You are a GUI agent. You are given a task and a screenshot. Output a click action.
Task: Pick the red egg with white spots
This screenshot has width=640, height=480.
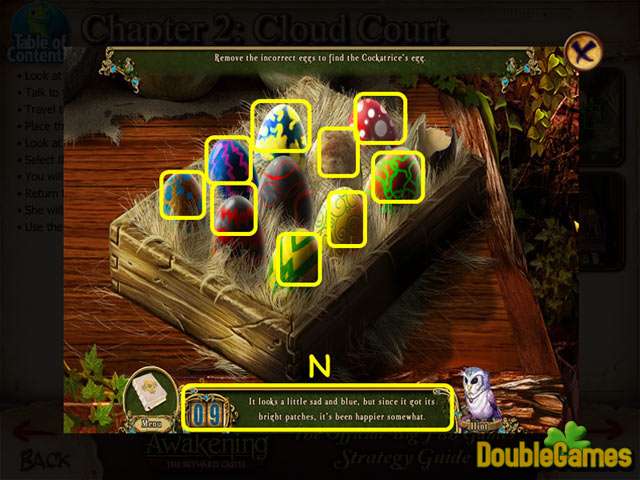tap(379, 117)
